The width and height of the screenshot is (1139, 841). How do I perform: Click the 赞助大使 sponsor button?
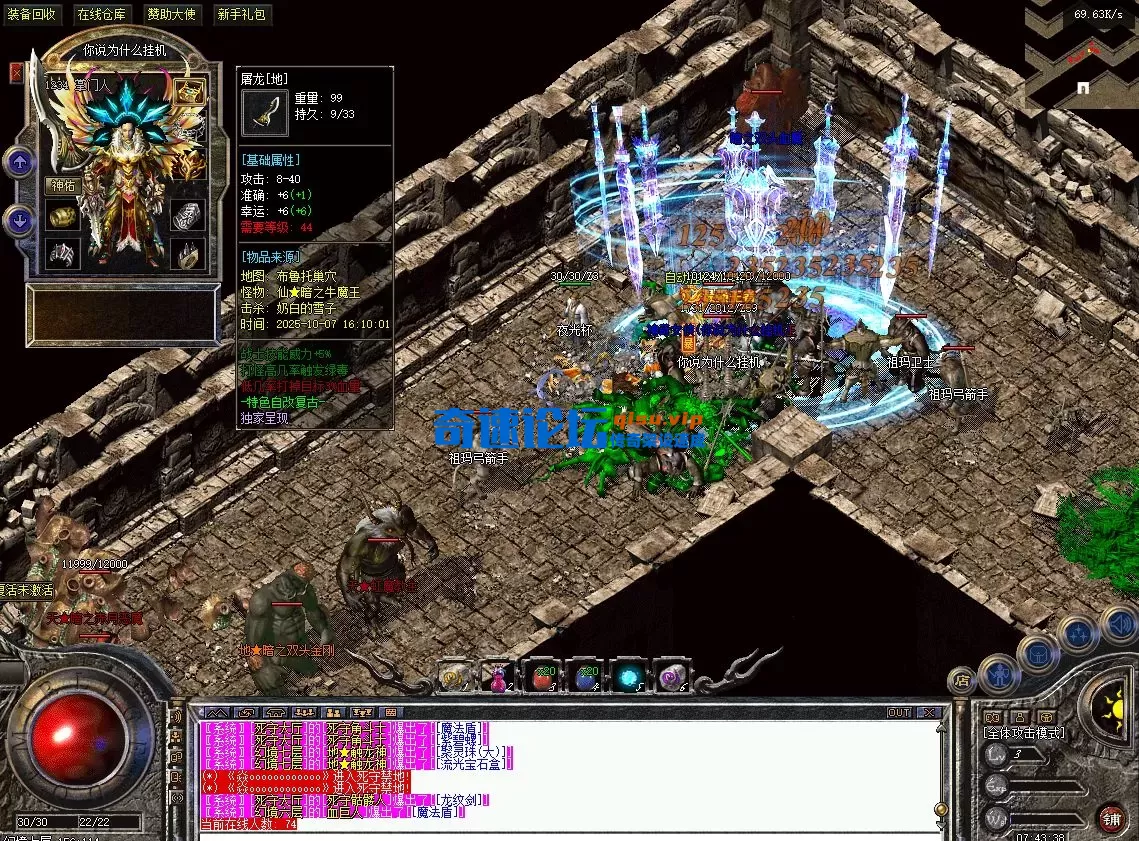tap(172, 14)
